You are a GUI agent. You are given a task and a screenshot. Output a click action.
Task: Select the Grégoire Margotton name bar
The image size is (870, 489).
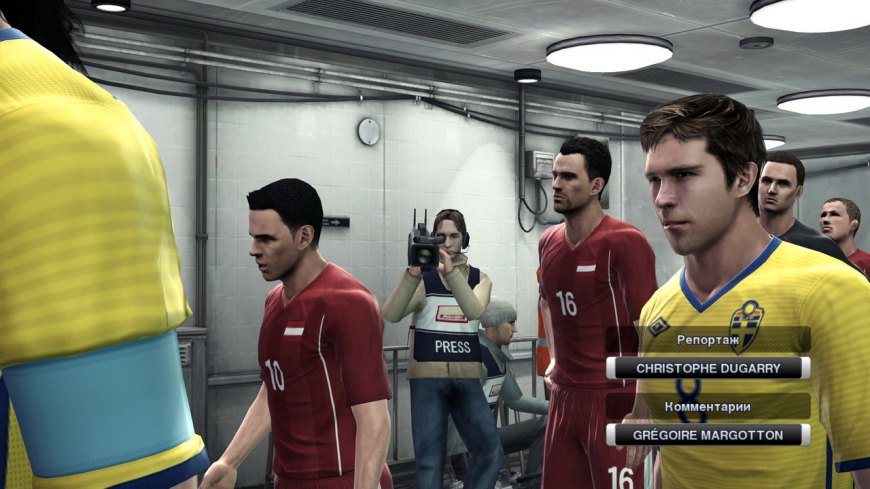click(708, 435)
